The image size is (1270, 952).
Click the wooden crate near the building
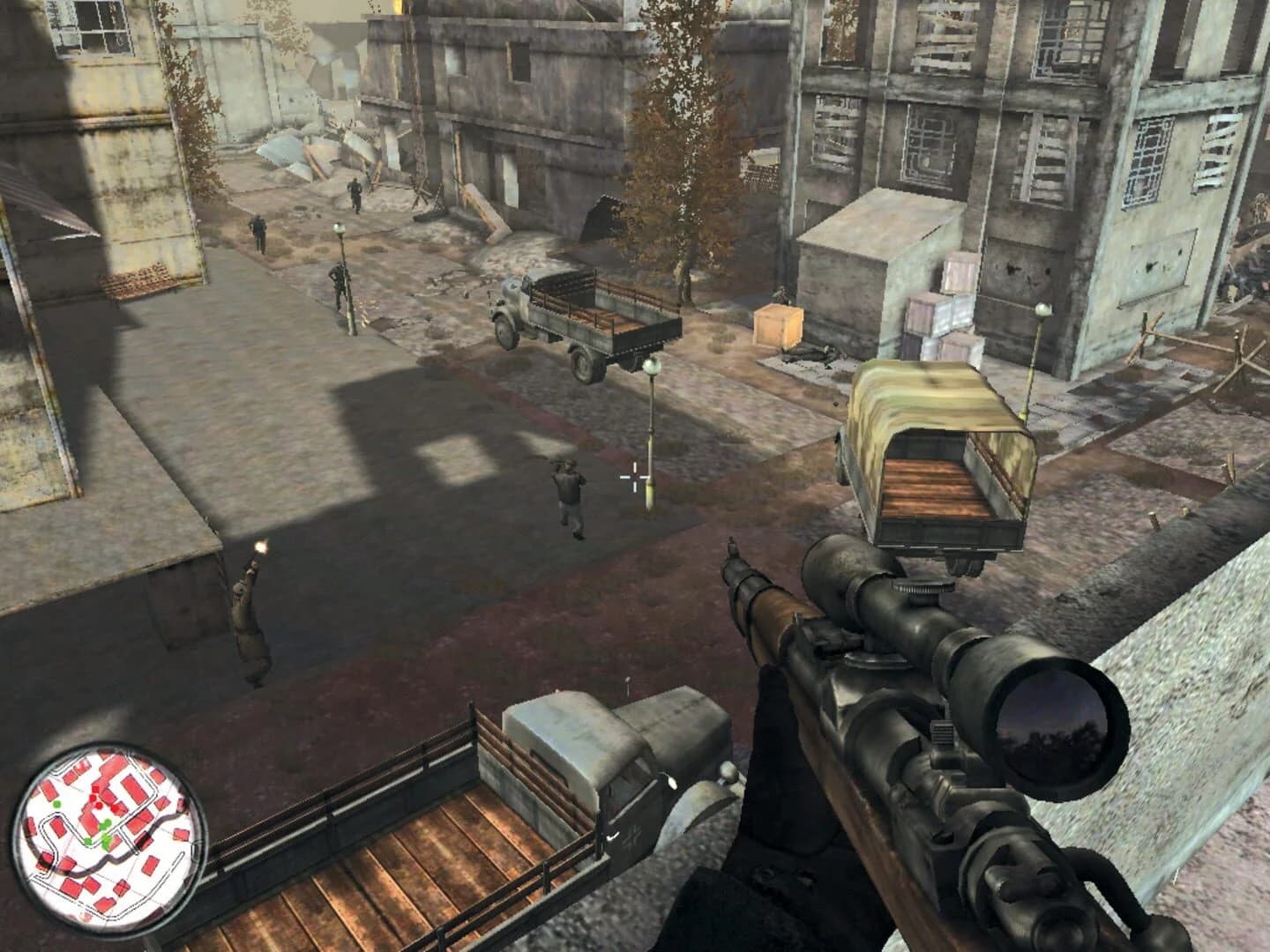pos(778,326)
